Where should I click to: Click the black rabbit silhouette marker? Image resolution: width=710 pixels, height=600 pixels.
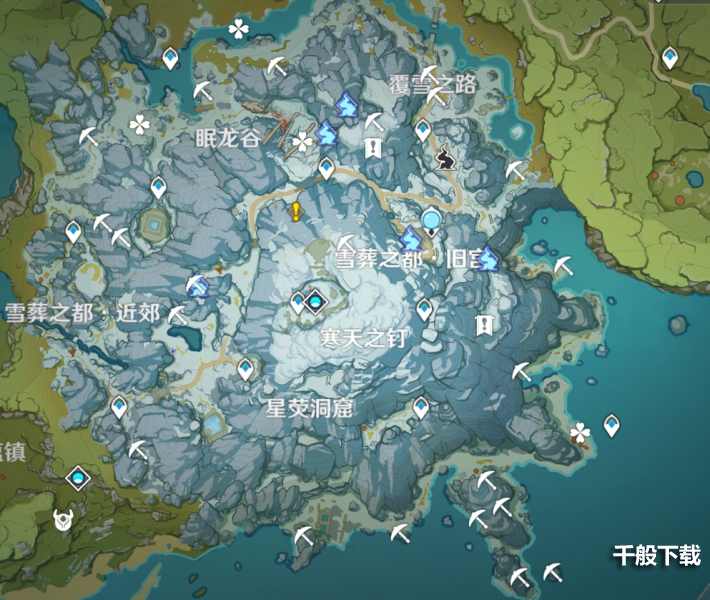point(446,155)
